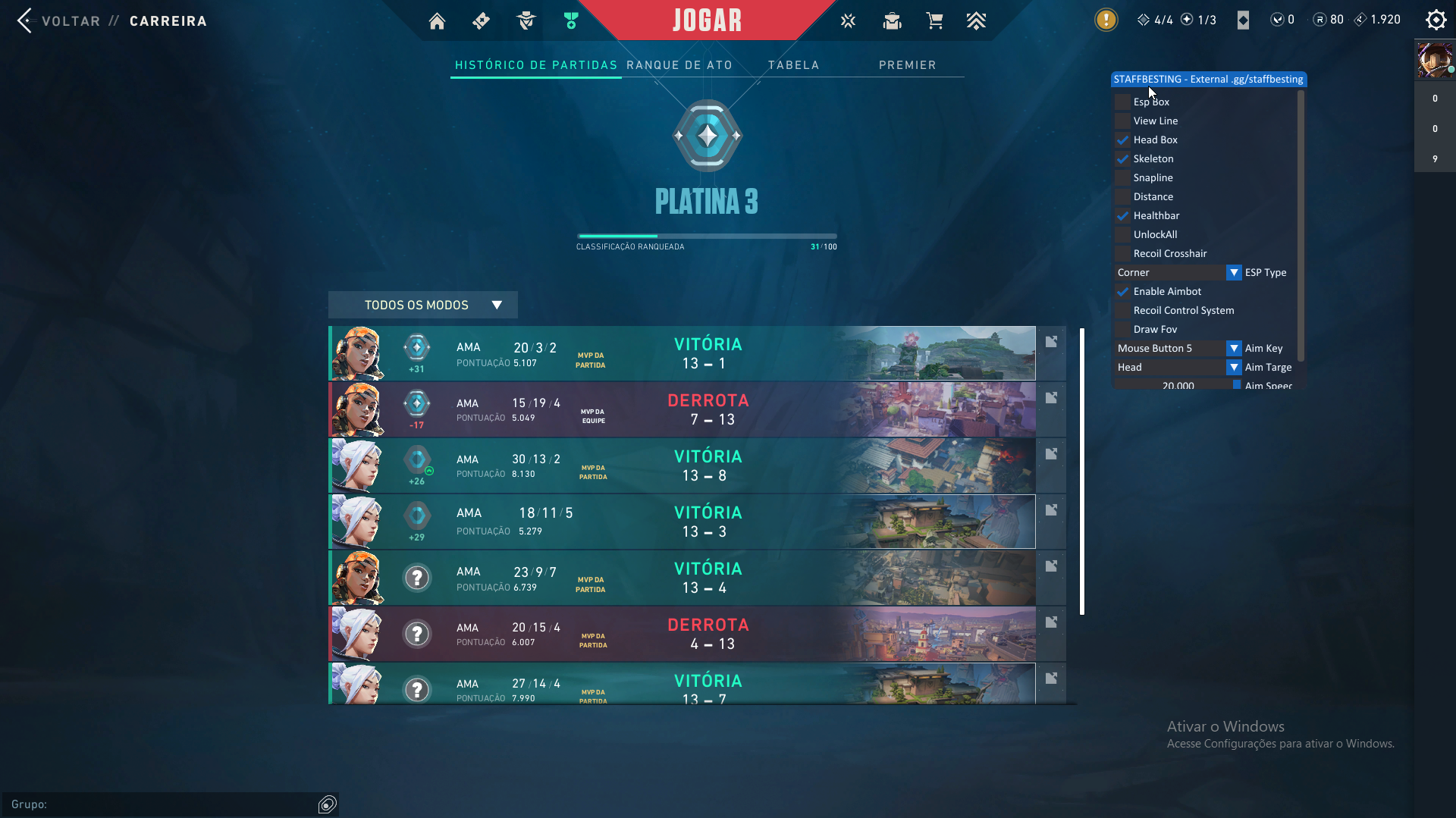Open the home screen icon
Screen dimensions: 1456x818
pos(437,21)
